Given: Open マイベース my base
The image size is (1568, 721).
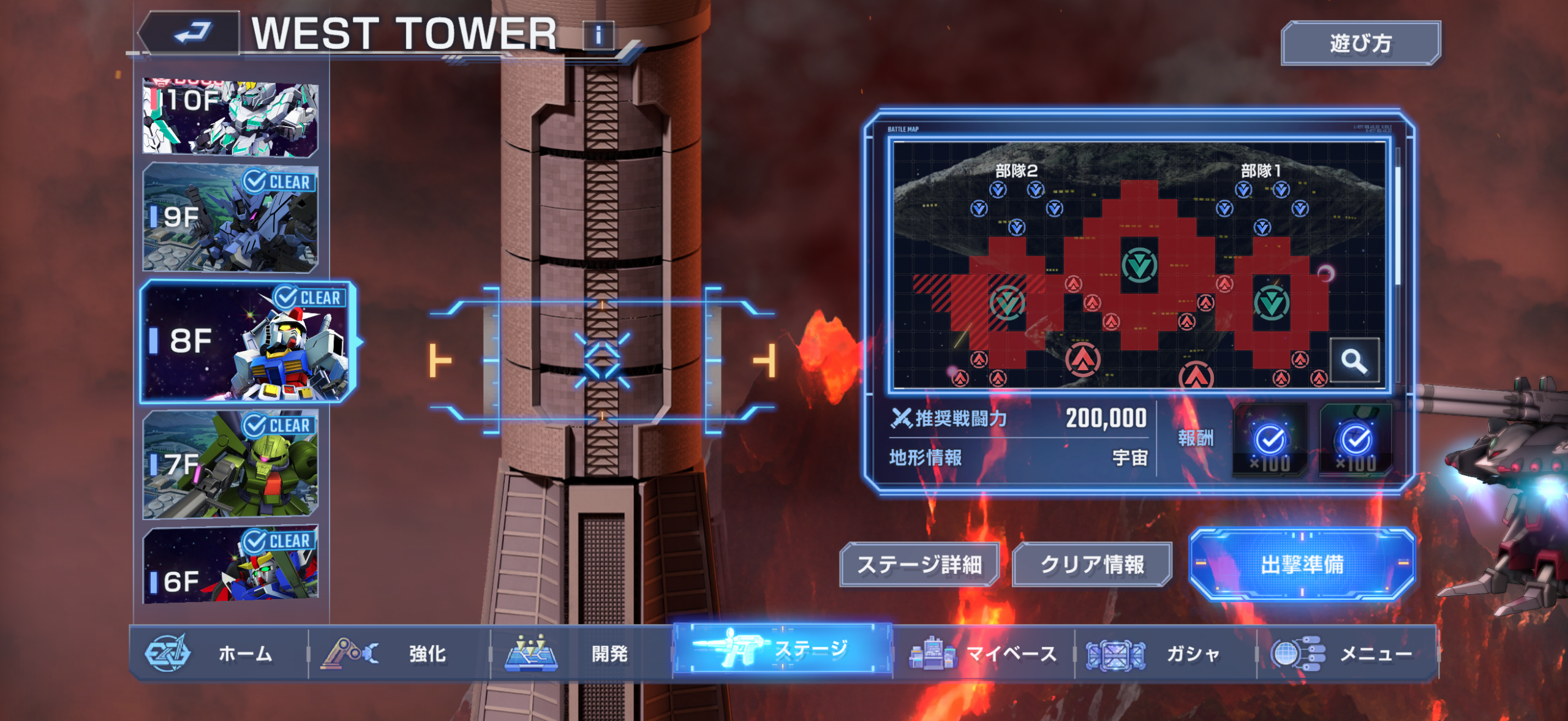Looking at the screenshot, I should click(x=983, y=653).
